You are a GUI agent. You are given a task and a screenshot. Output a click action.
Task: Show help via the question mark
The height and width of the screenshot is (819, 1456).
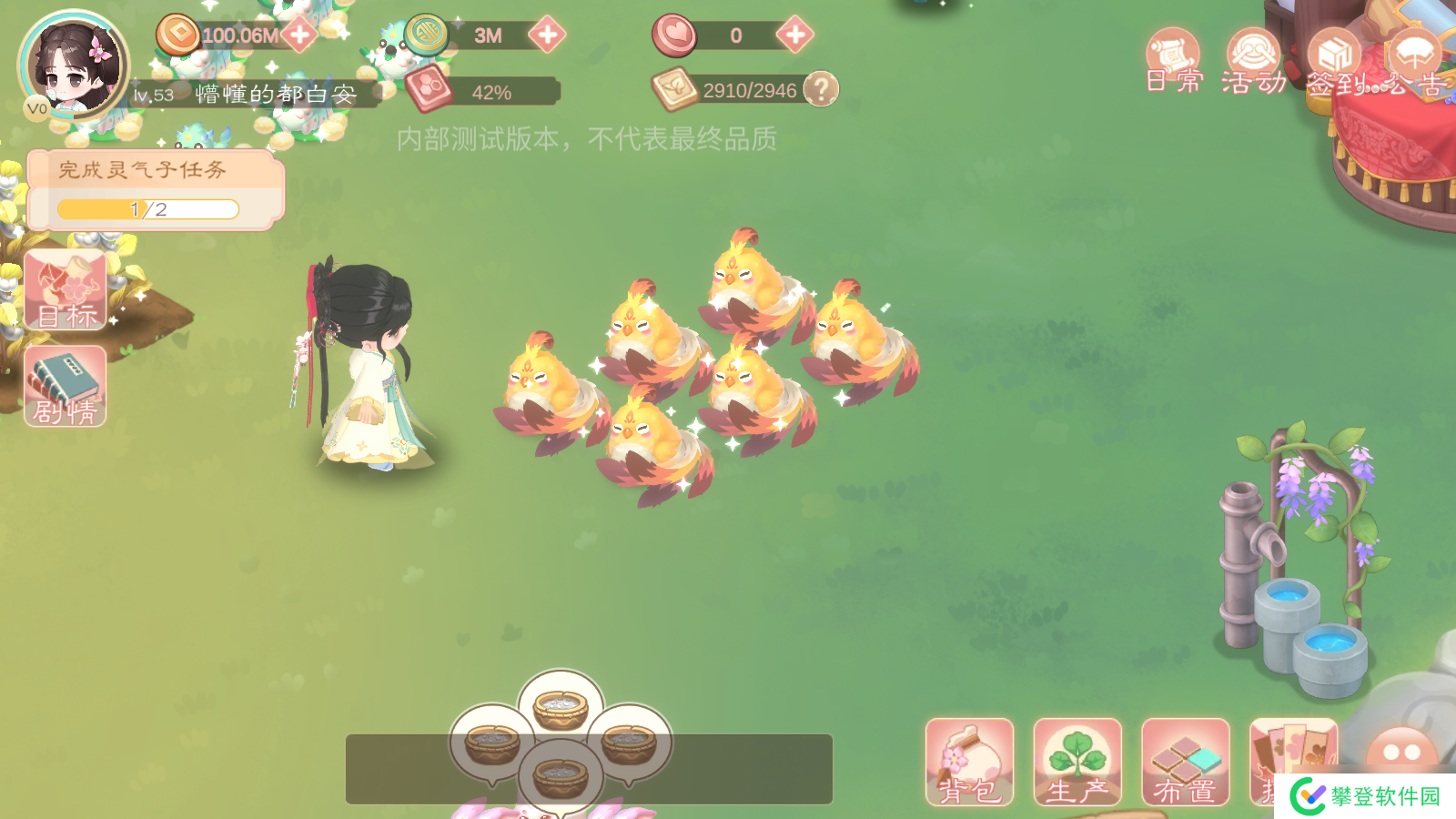(821, 89)
